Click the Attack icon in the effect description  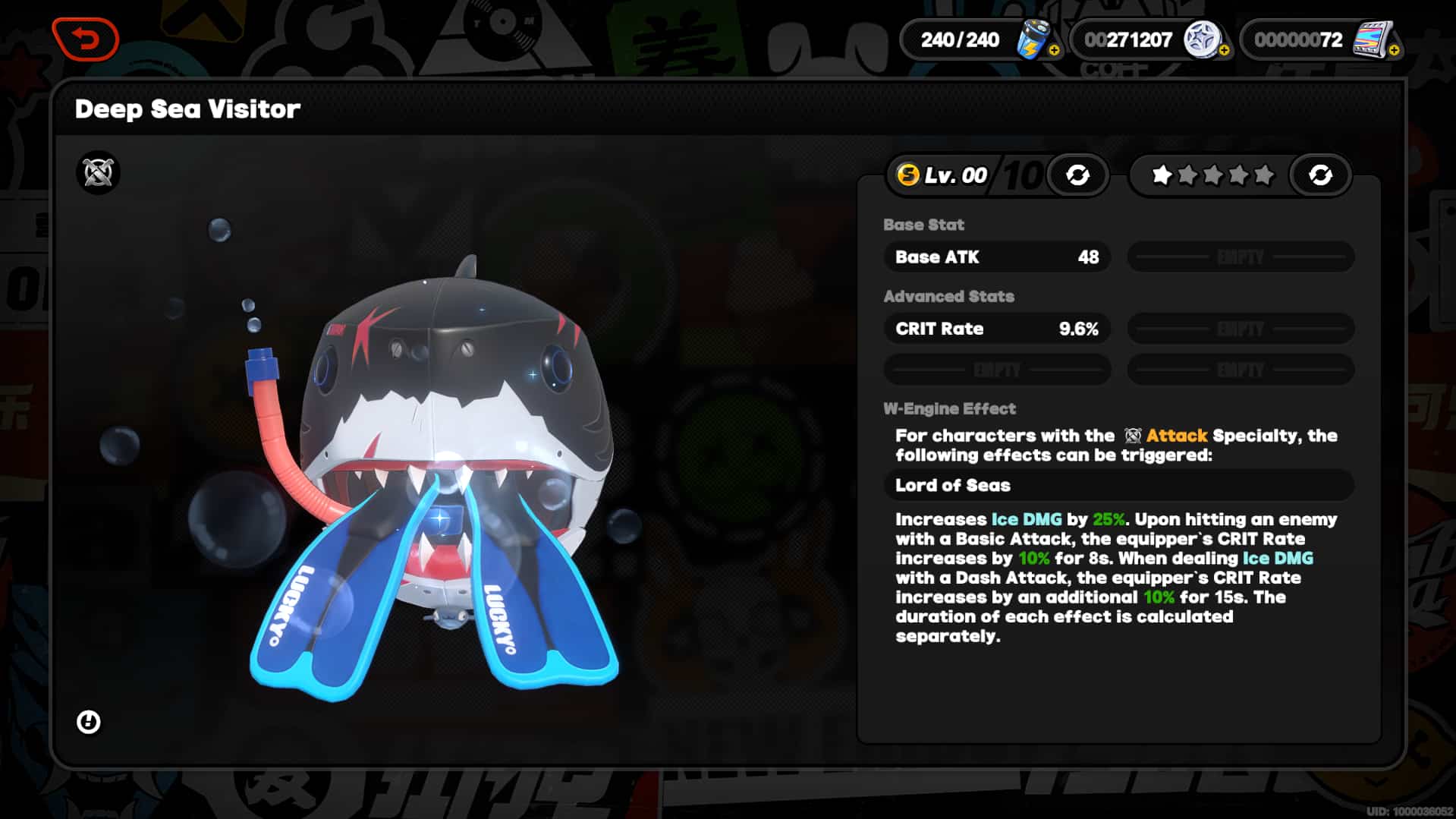(x=1134, y=436)
